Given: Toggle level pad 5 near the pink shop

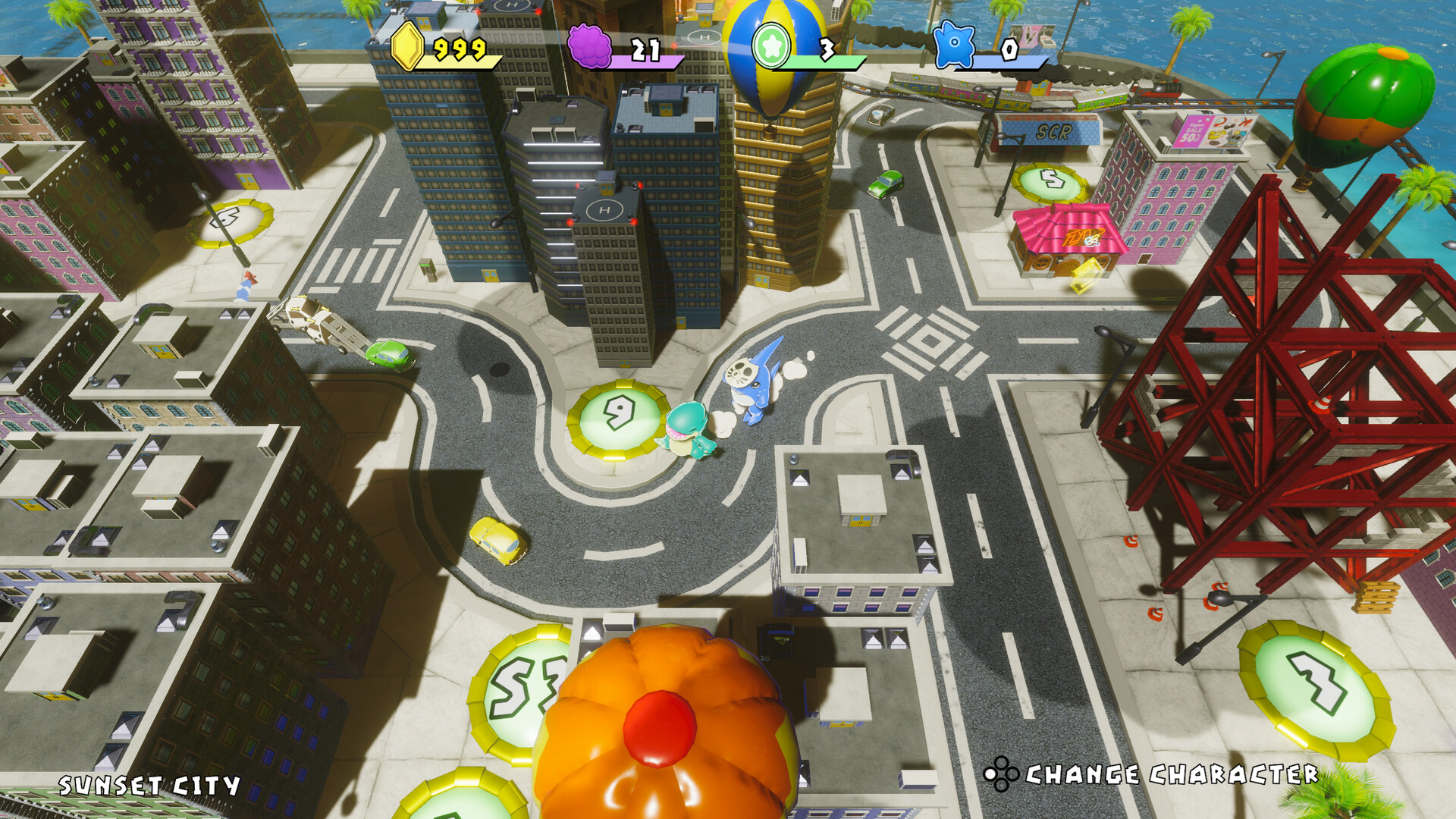Looking at the screenshot, I should (1050, 180).
